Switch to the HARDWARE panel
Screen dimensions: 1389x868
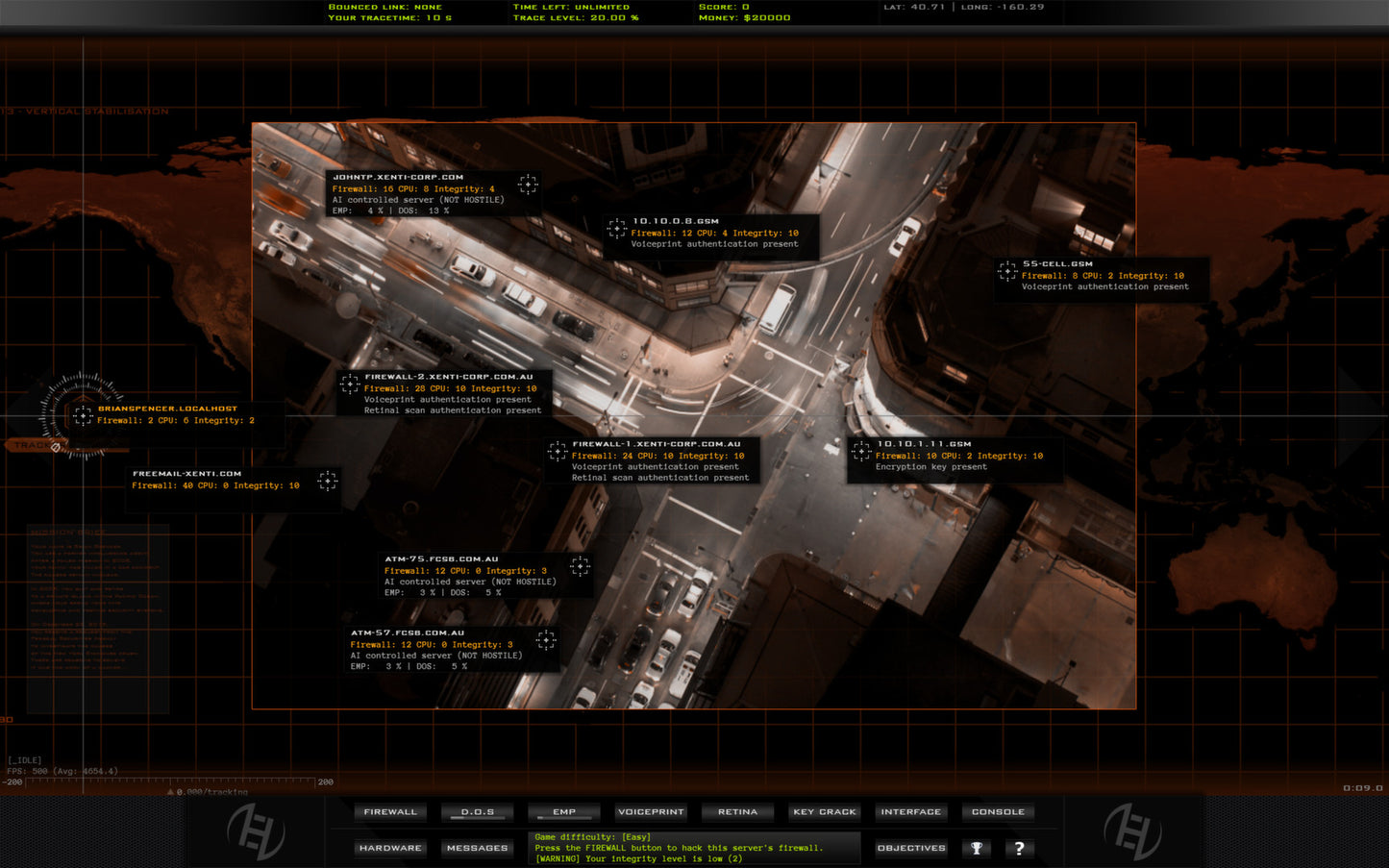click(390, 848)
